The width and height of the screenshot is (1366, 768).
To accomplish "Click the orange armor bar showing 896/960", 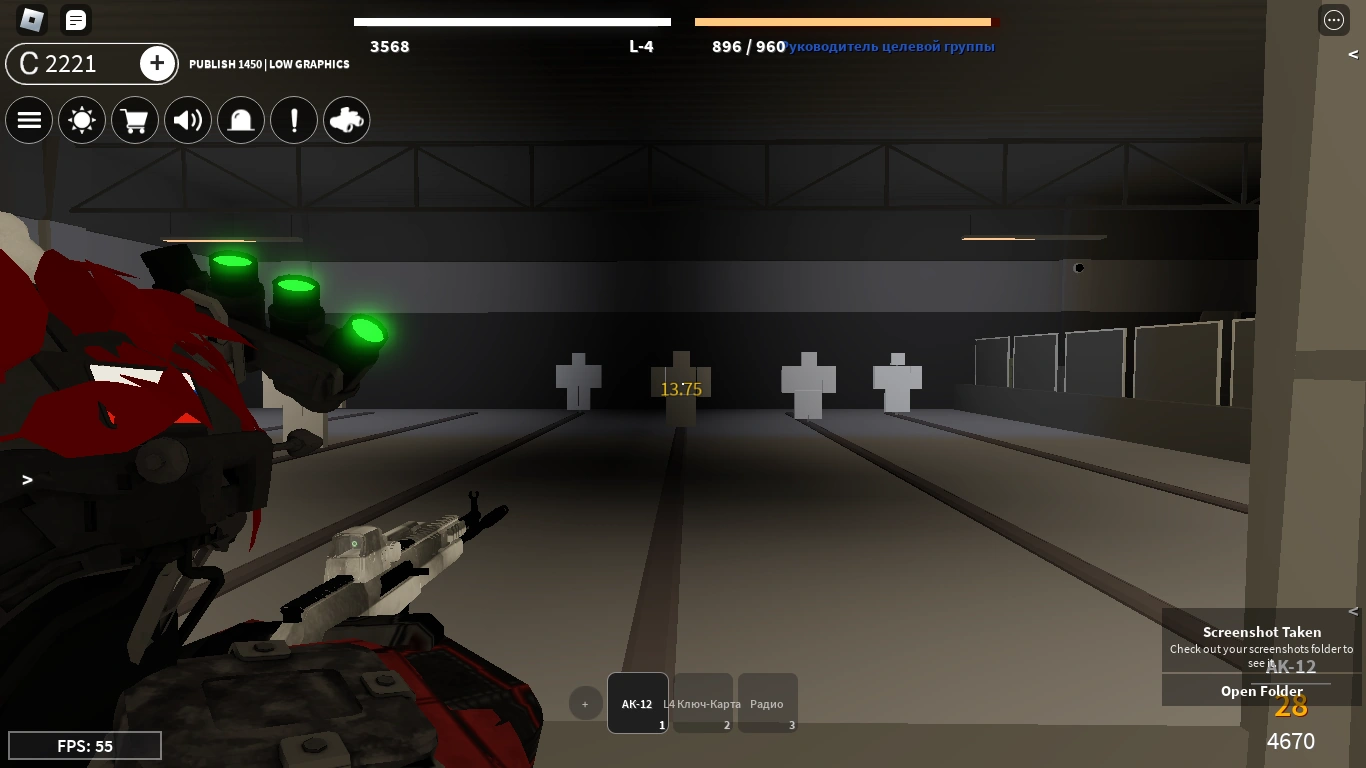I will coord(845,21).
